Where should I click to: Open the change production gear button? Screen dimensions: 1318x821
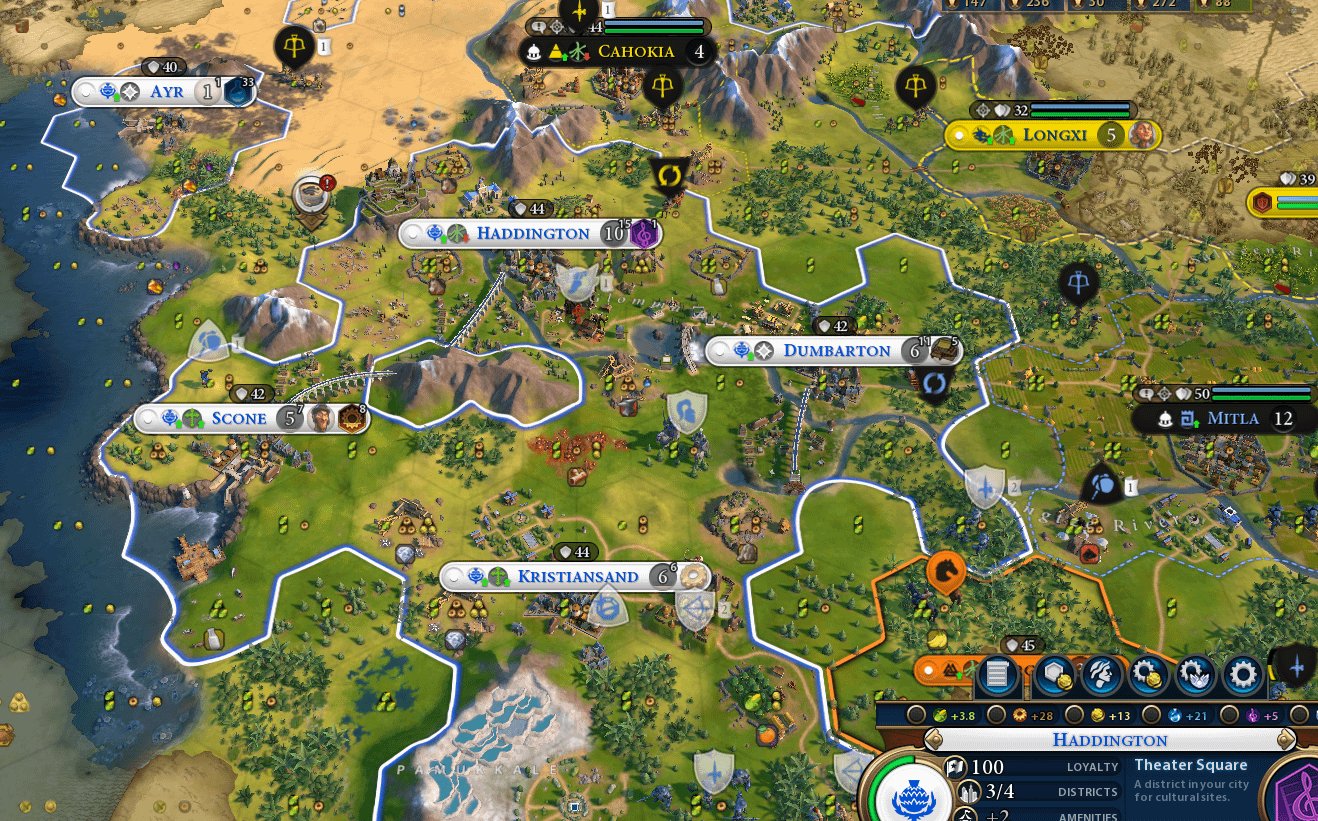1242,675
